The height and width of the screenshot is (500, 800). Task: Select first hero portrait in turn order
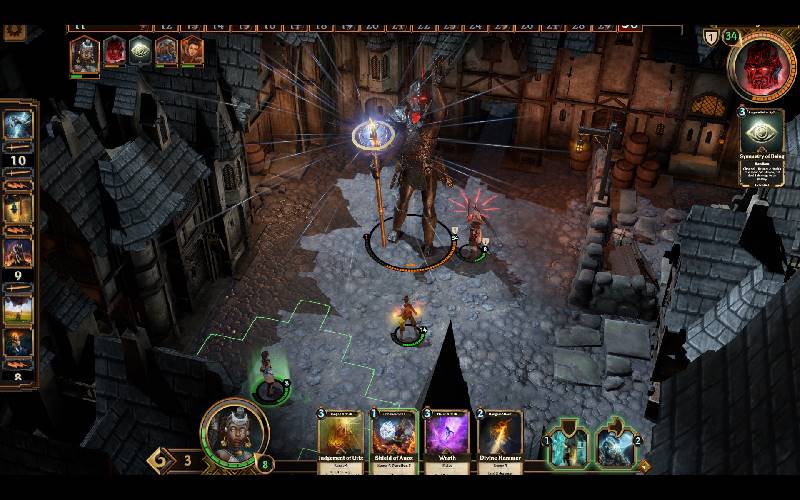(85, 54)
